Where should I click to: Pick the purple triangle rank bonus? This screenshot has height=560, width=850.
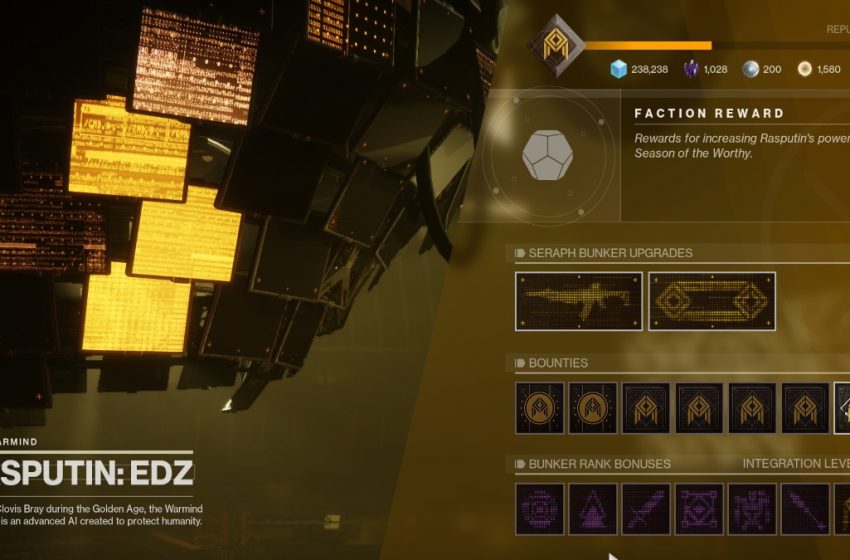[593, 509]
